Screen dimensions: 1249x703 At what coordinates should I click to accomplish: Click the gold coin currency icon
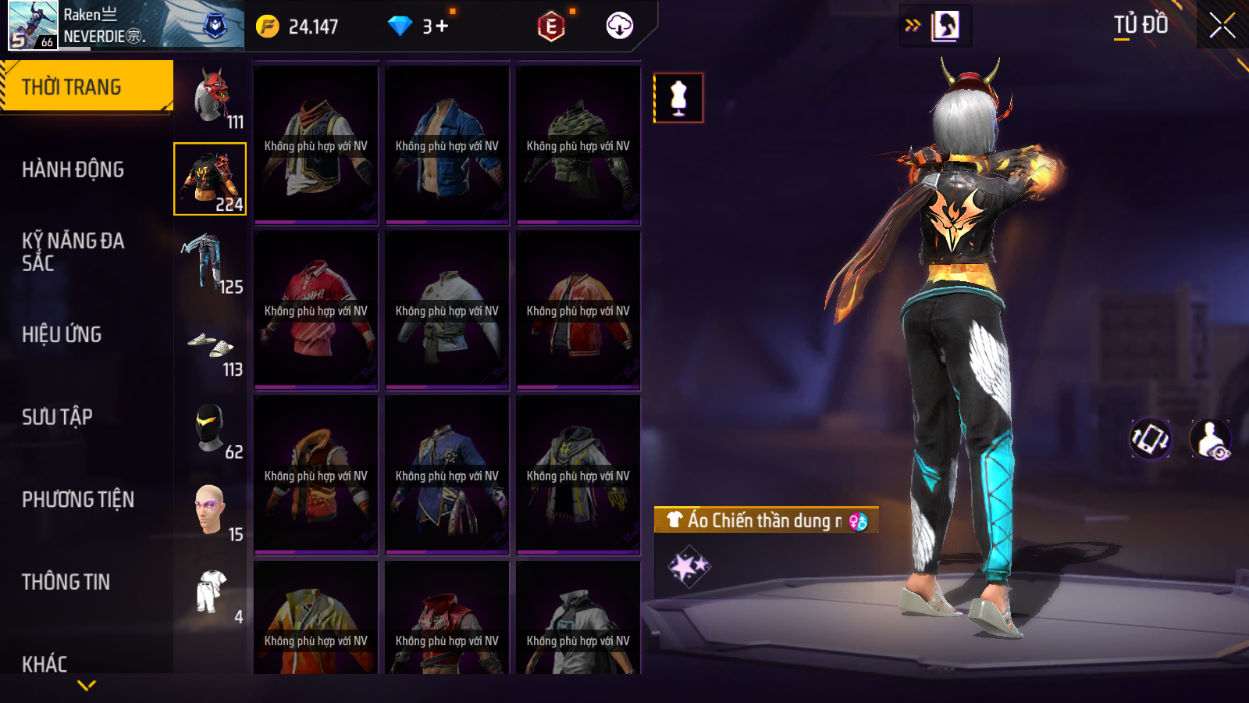click(268, 27)
